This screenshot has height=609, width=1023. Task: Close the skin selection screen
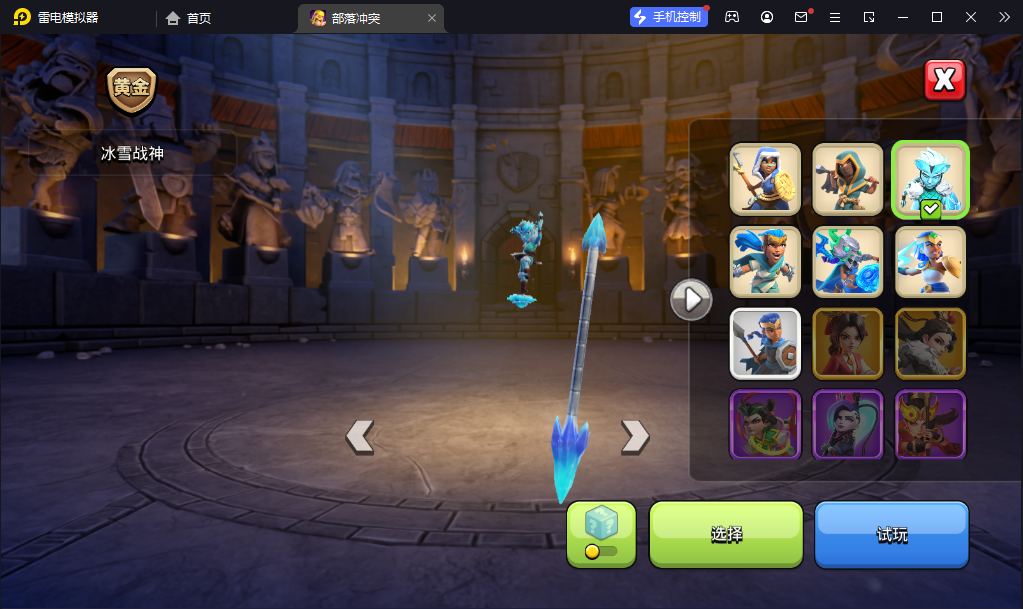[944, 81]
